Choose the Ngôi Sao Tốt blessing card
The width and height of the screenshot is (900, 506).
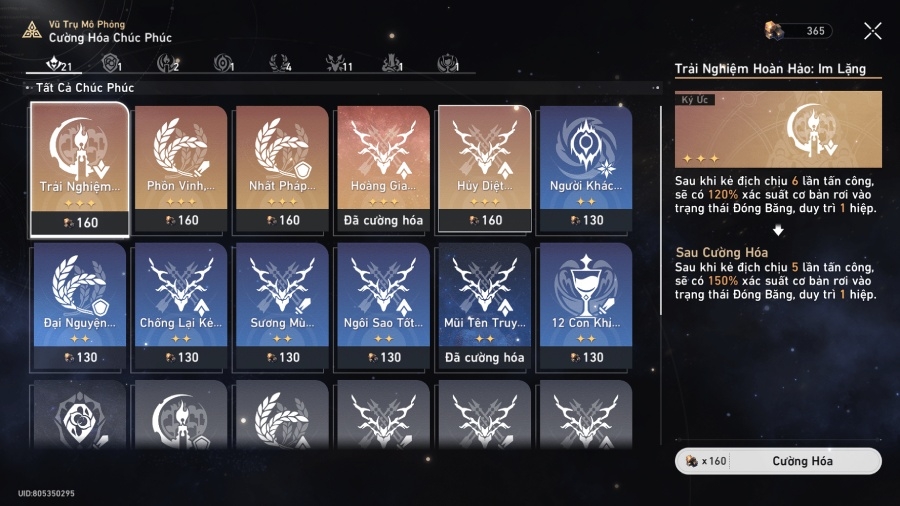point(384,306)
